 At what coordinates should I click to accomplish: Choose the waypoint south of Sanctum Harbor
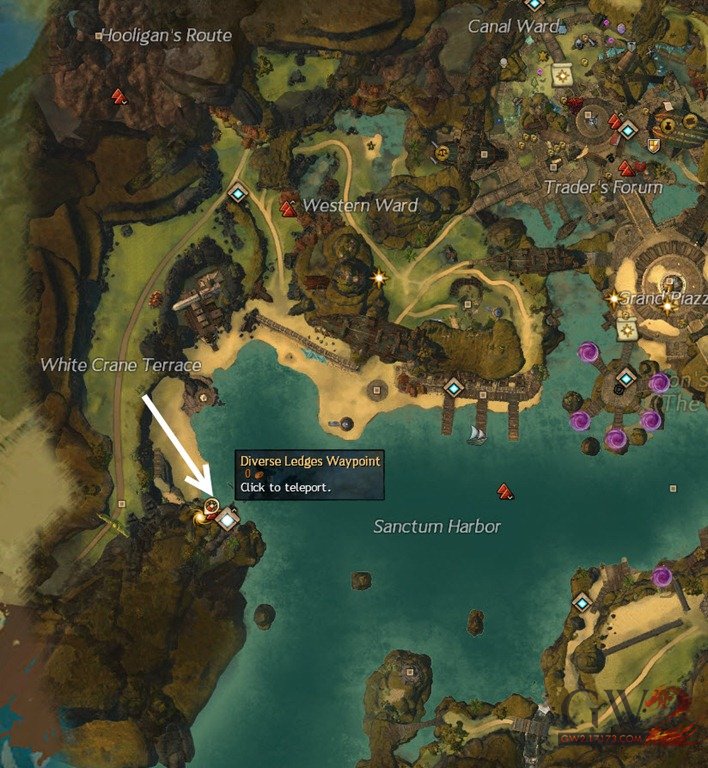582,602
